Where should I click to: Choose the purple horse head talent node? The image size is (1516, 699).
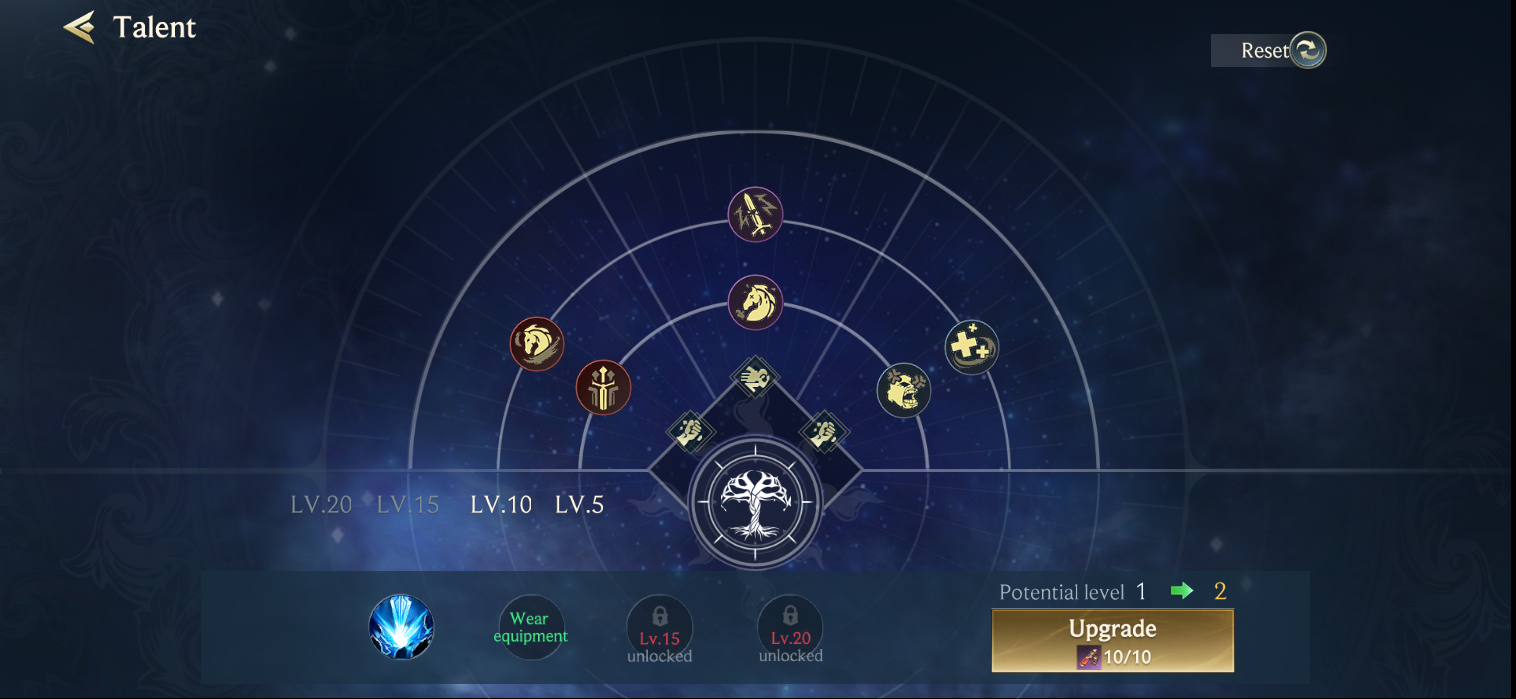tap(755, 302)
